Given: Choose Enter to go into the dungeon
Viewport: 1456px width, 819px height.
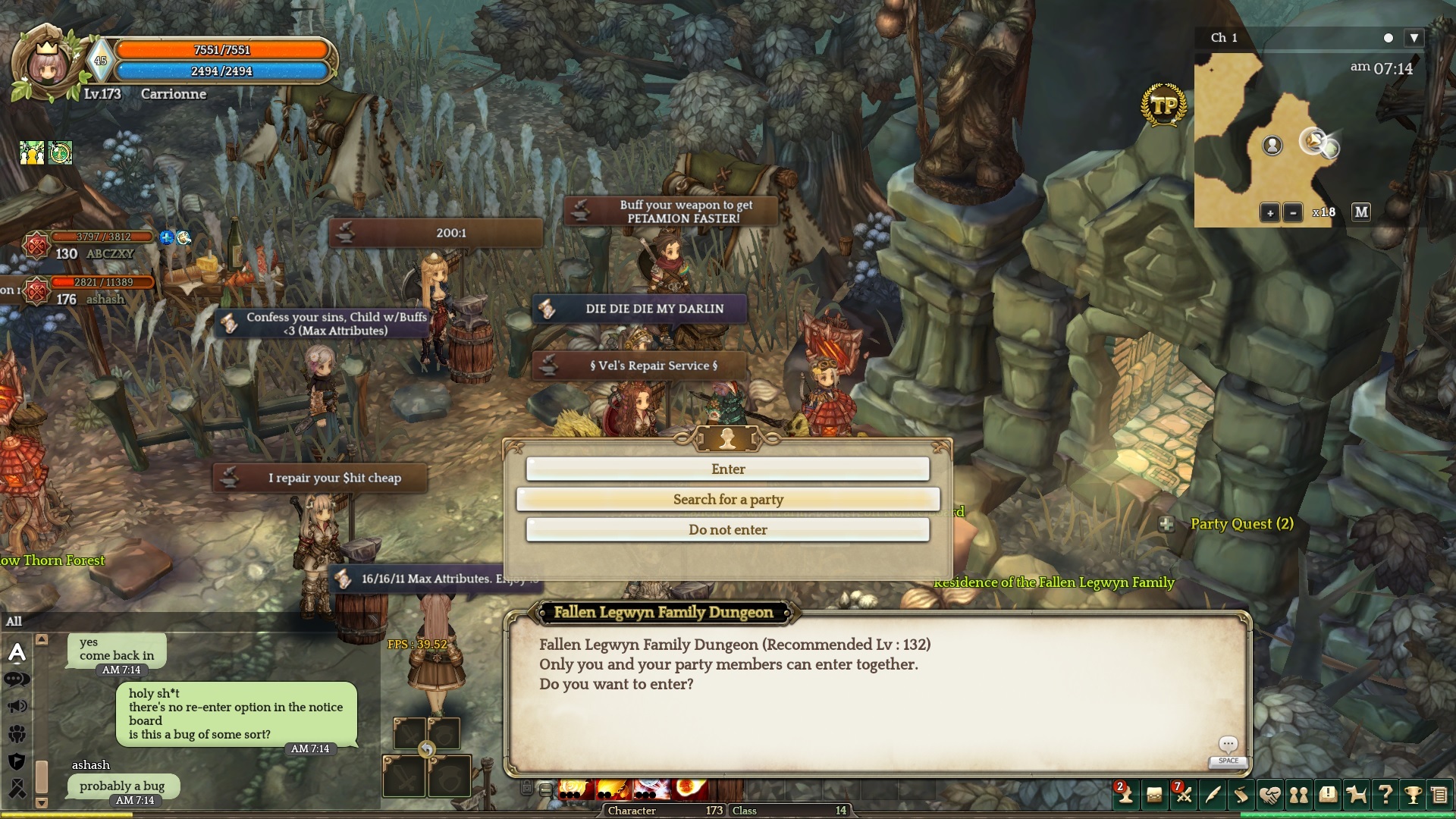Looking at the screenshot, I should [x=727, y=469].
